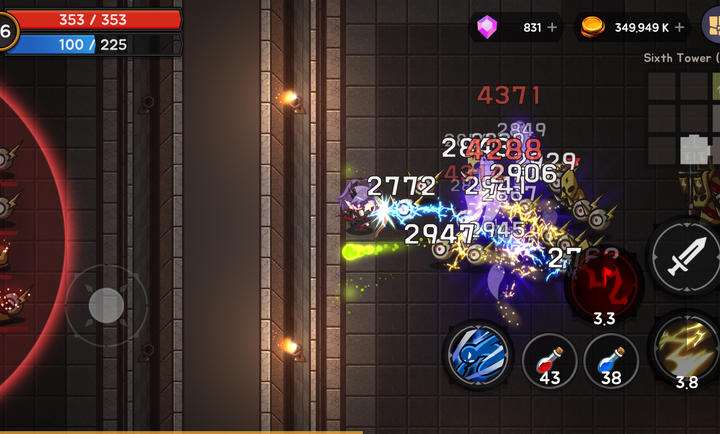This screenshot has height=434, width=720.
Task: Add more gold coins with the plus button
Action: pyautogui.click(x=681, y=27)
